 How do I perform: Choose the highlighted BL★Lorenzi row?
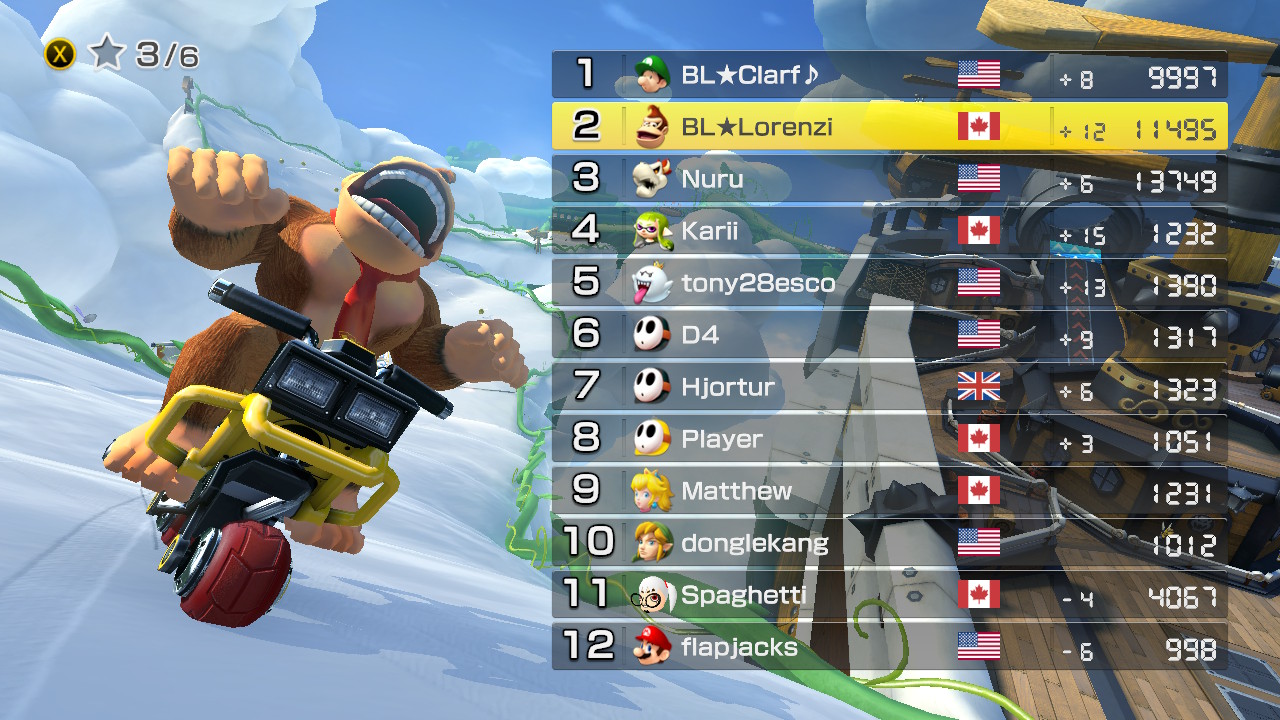(889, 127)
